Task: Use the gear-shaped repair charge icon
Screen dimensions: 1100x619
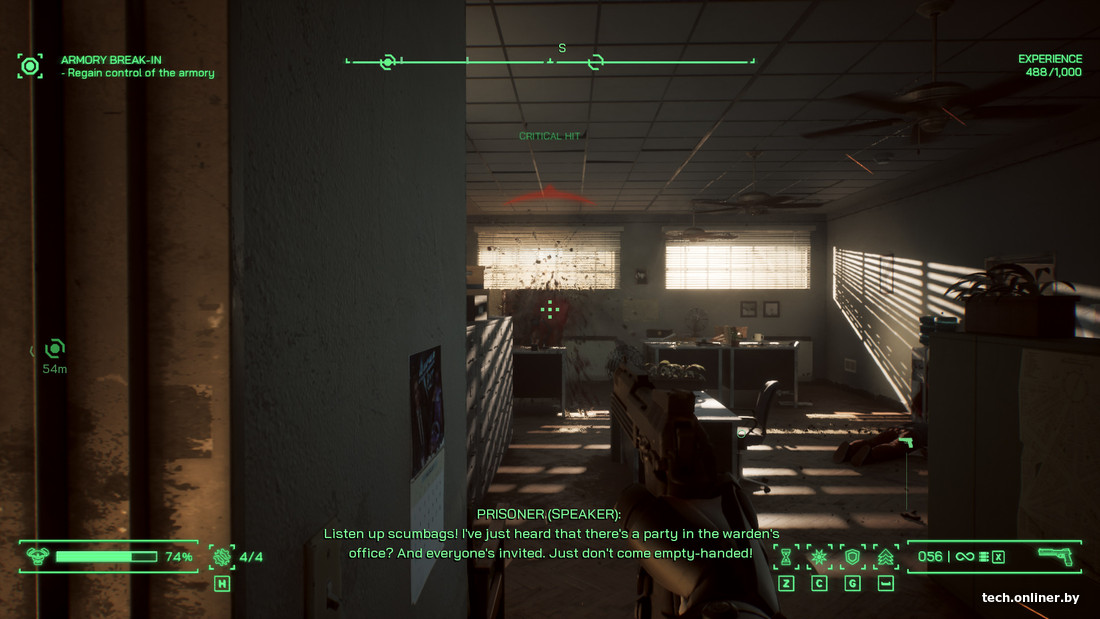Action: [x=221, y=557]
